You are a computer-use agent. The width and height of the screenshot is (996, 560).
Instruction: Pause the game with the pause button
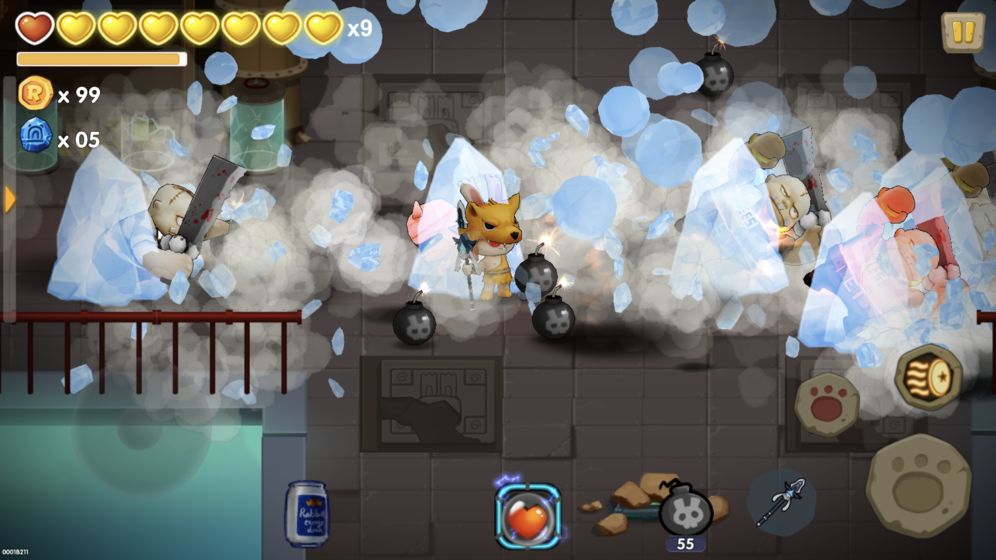962,32
